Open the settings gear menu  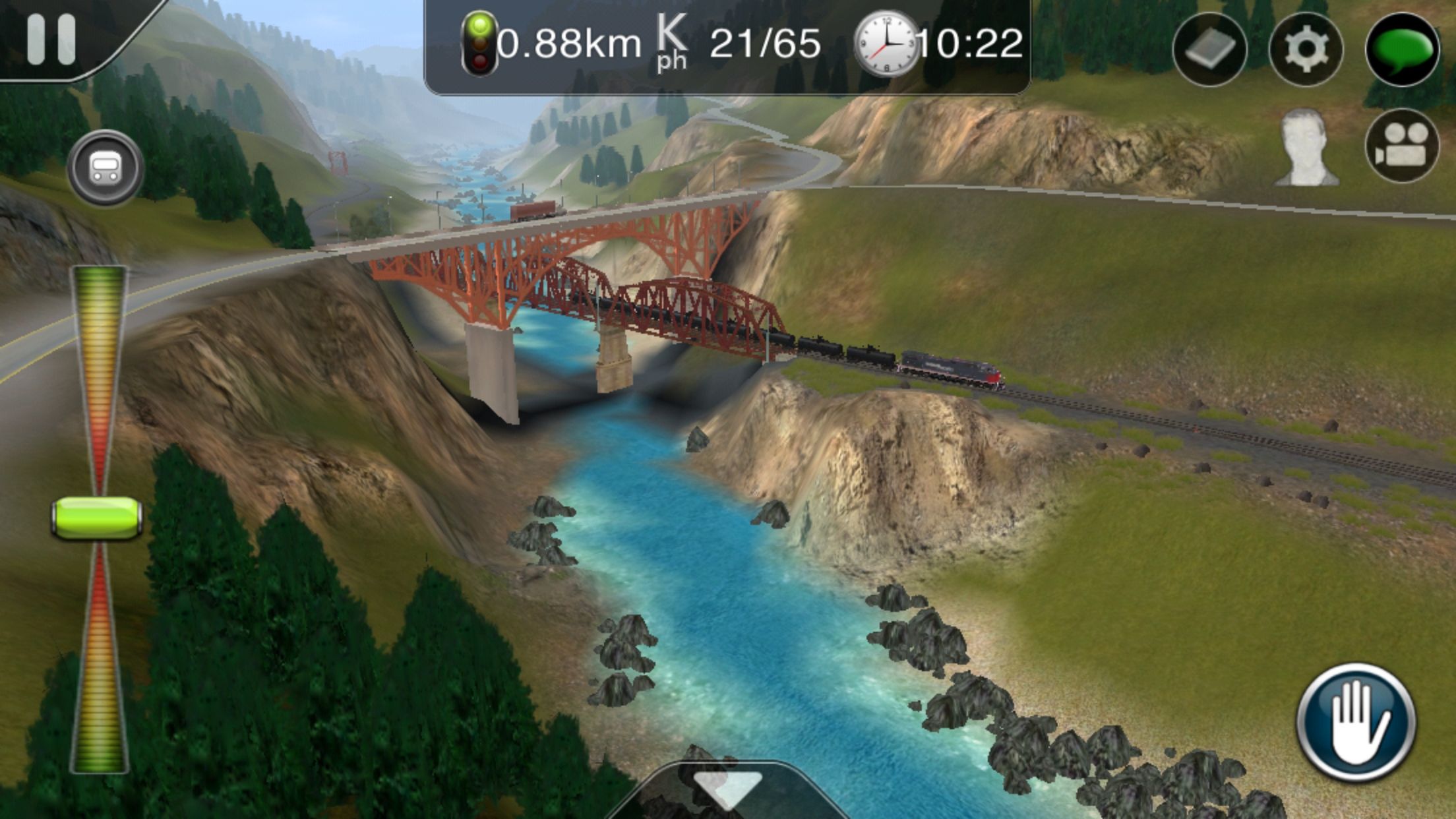[x=1306, y=49]
